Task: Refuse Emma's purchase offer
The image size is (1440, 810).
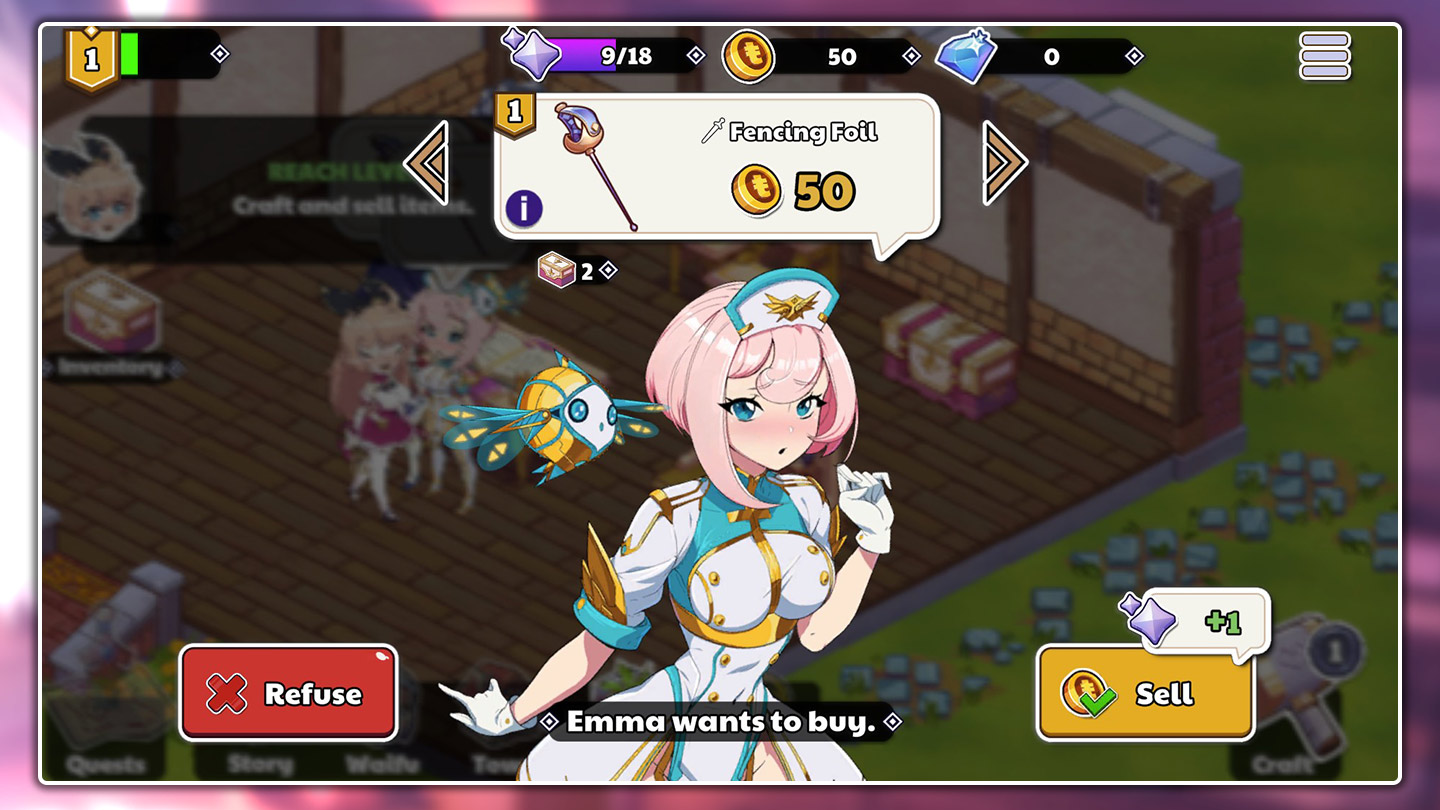Action: click(288, 693)
